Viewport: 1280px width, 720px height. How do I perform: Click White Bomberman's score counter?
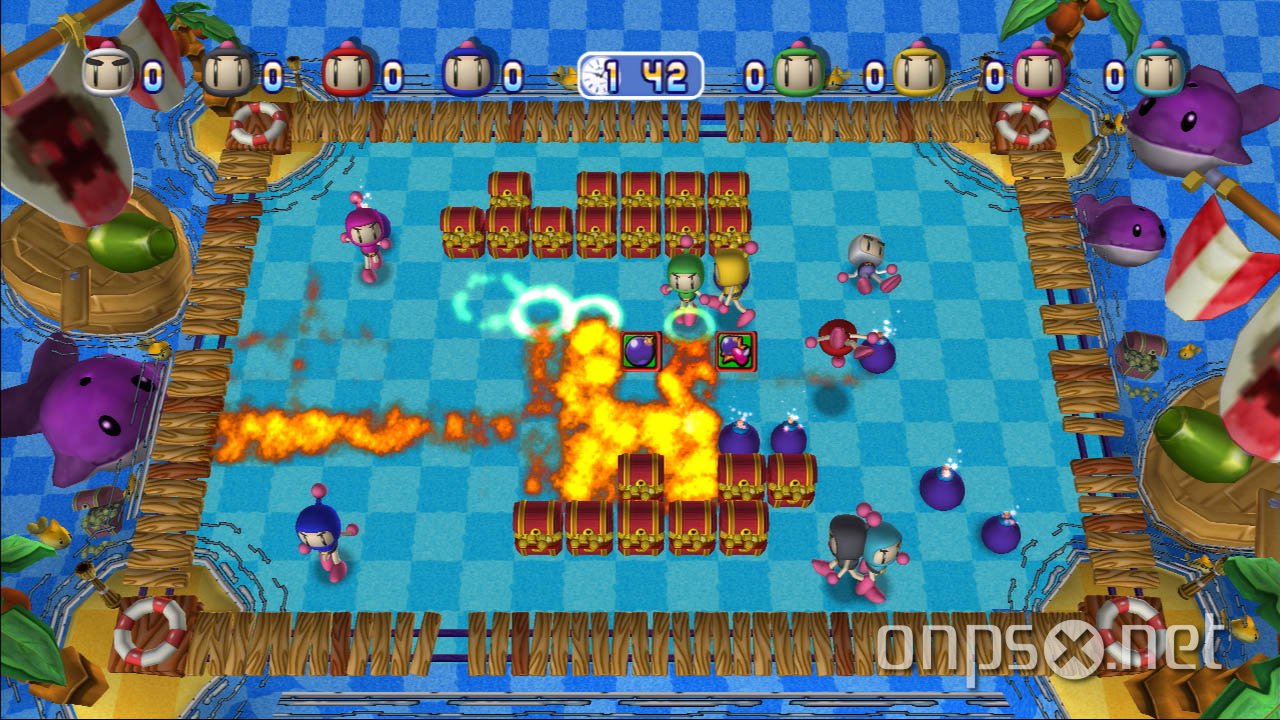click(152, 75)
